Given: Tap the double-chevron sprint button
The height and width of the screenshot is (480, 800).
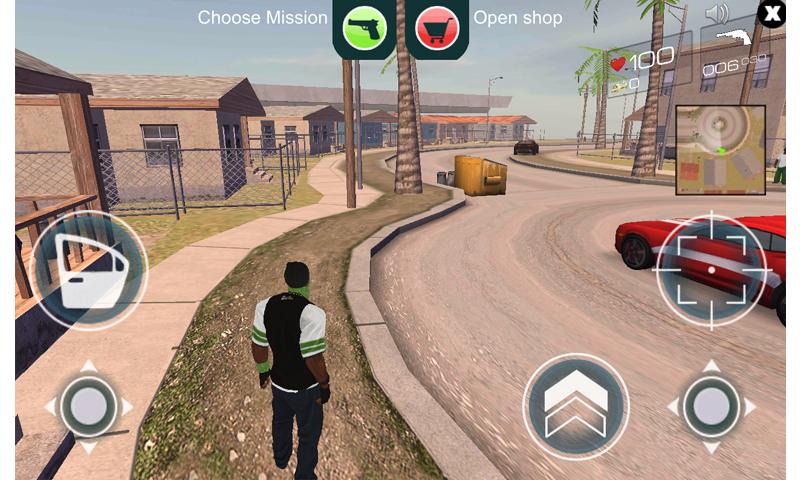Looking at the screenshot, I should (x=576, y=407).
